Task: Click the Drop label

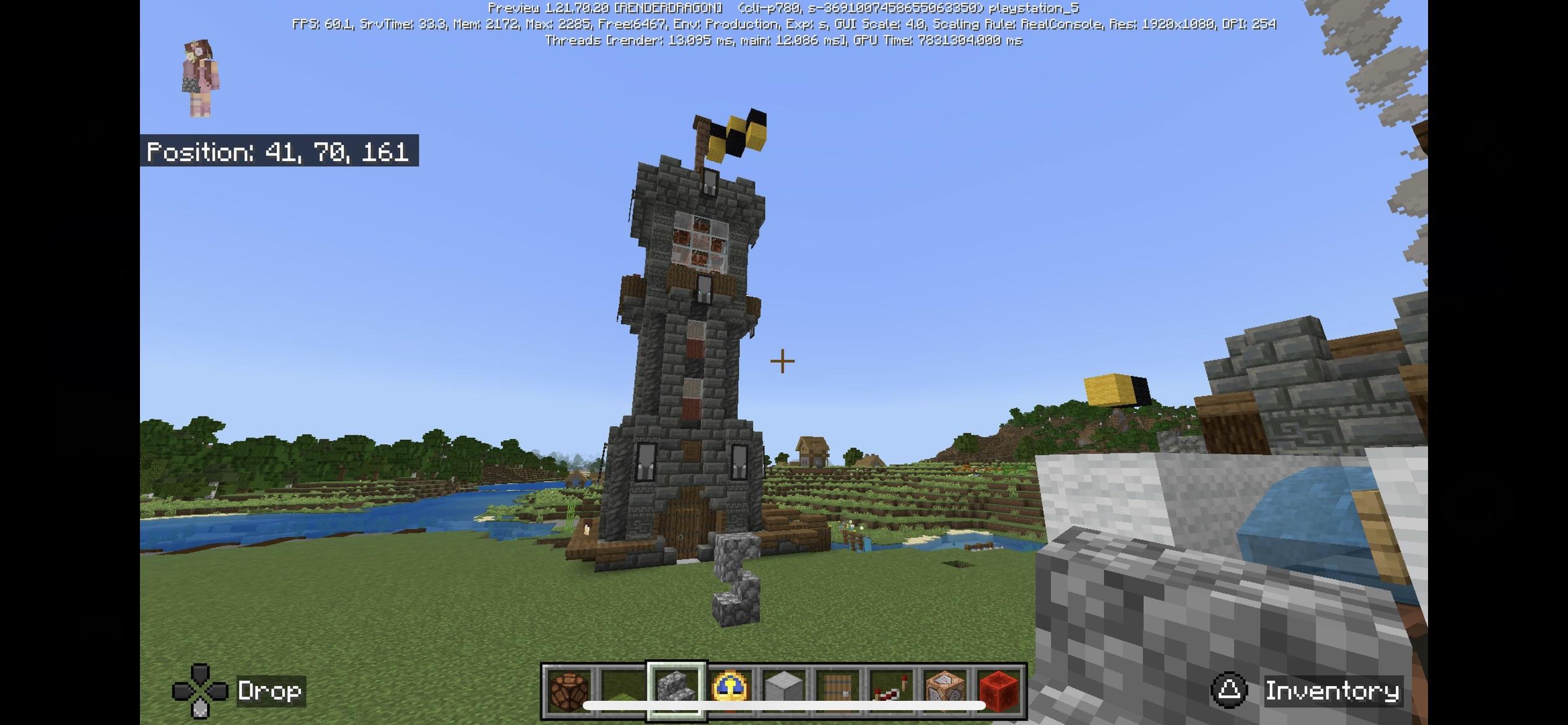Action: (269, 690)
